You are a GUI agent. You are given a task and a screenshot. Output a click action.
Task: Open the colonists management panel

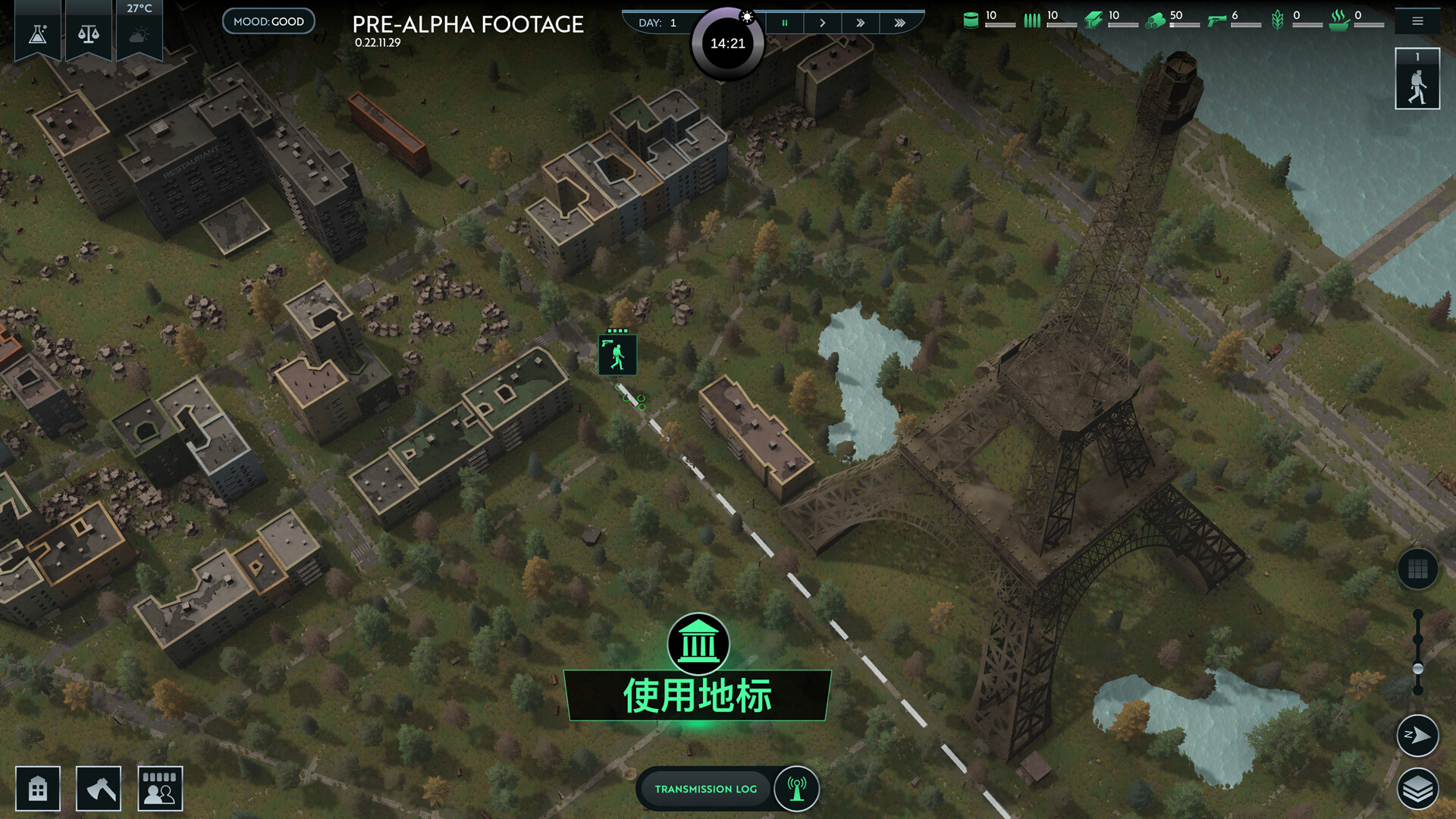point(159,788)
